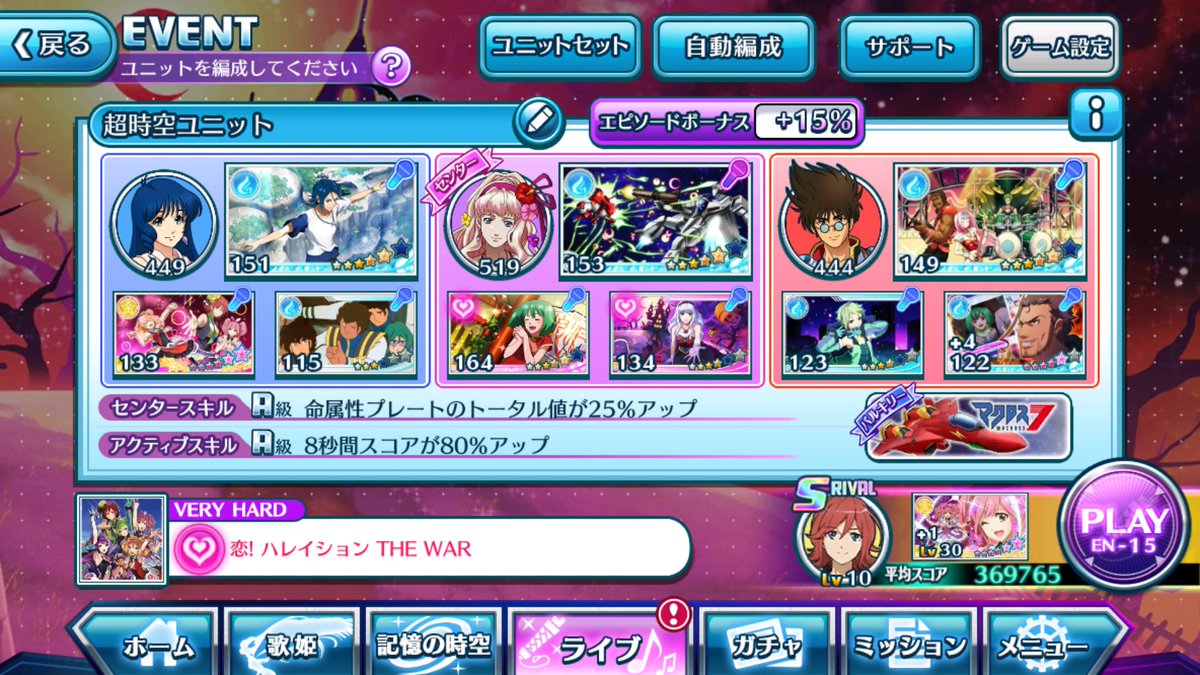Choose the Macross 7 valkyrie banner
The width and height of the screenshot is (1200, 675).
966,427
